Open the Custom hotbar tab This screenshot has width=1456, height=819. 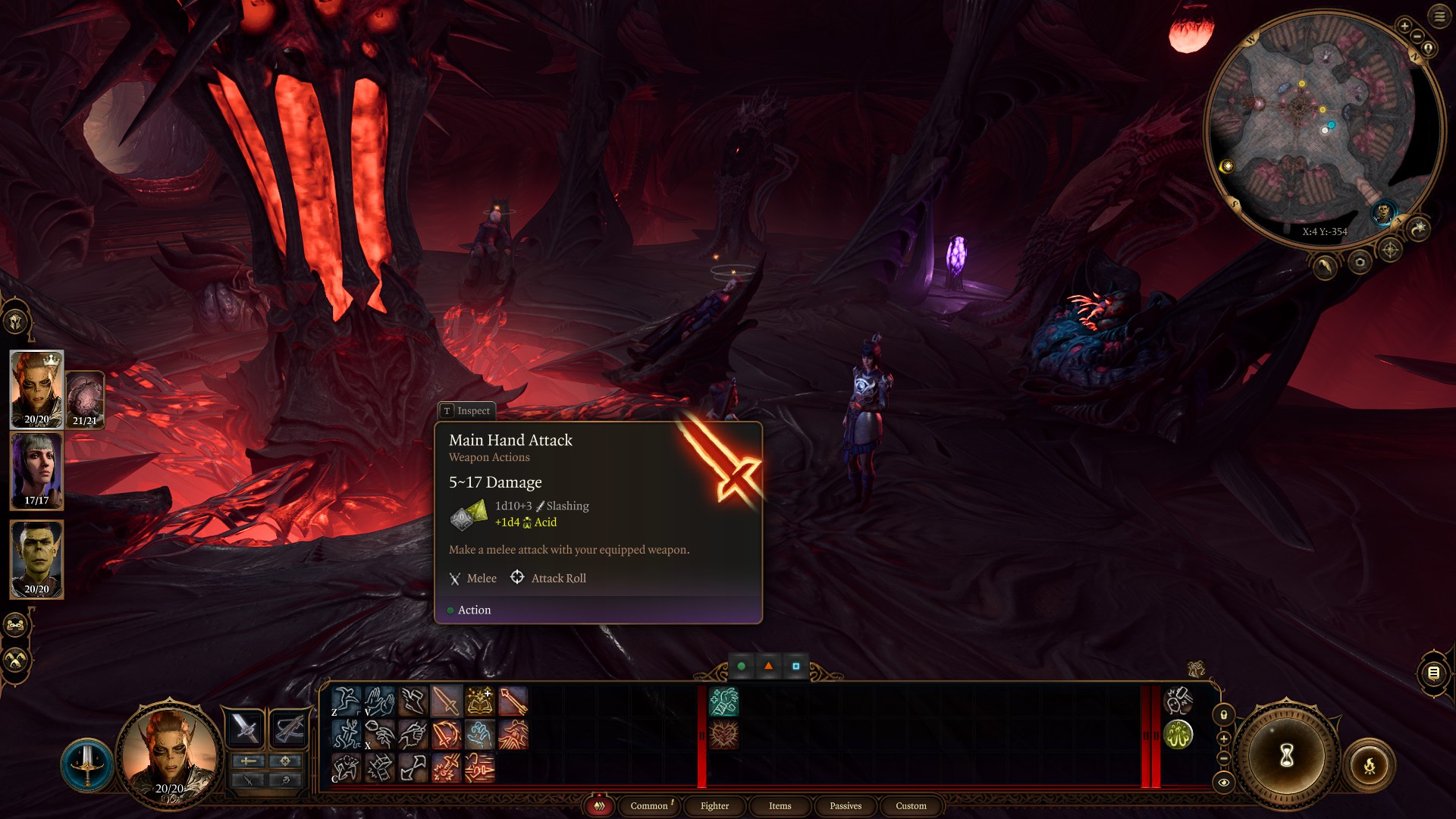[911, 806]
